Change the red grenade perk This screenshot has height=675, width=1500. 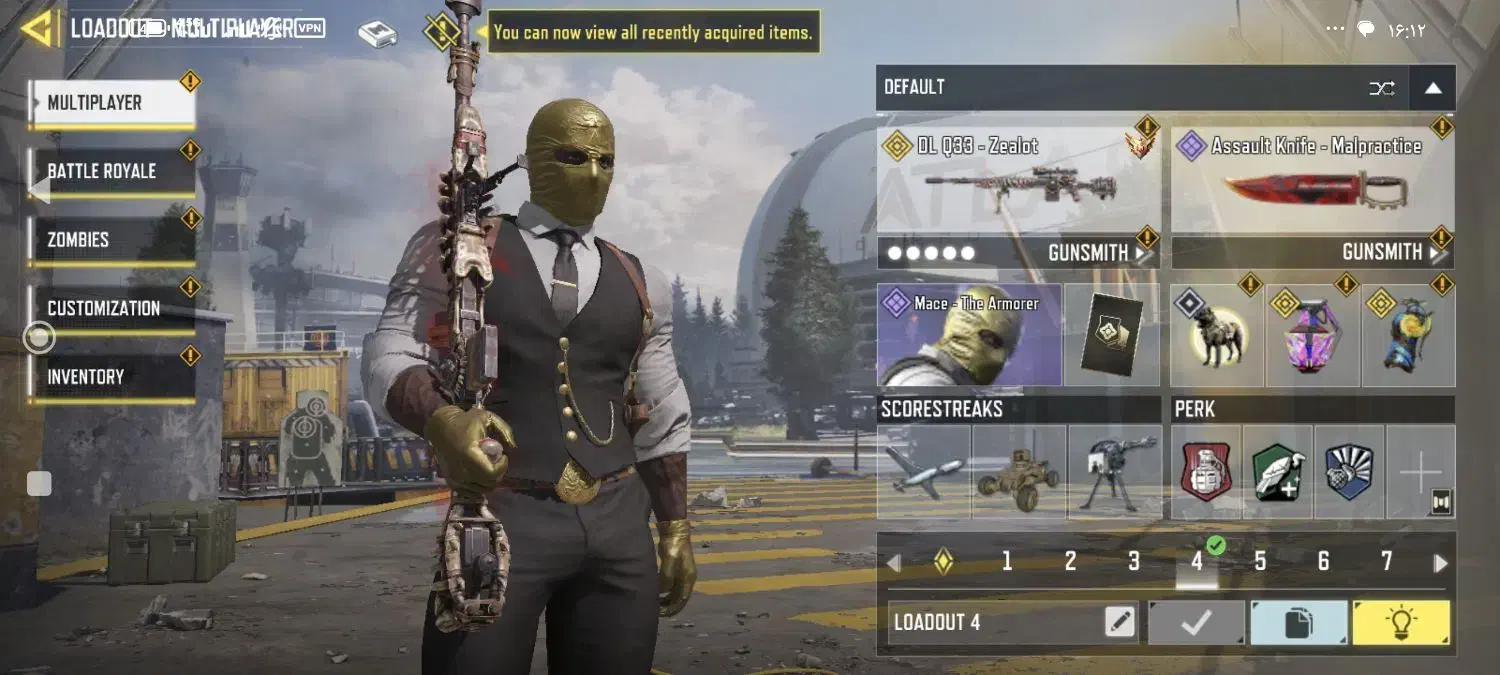click(x=1206, y=472)
